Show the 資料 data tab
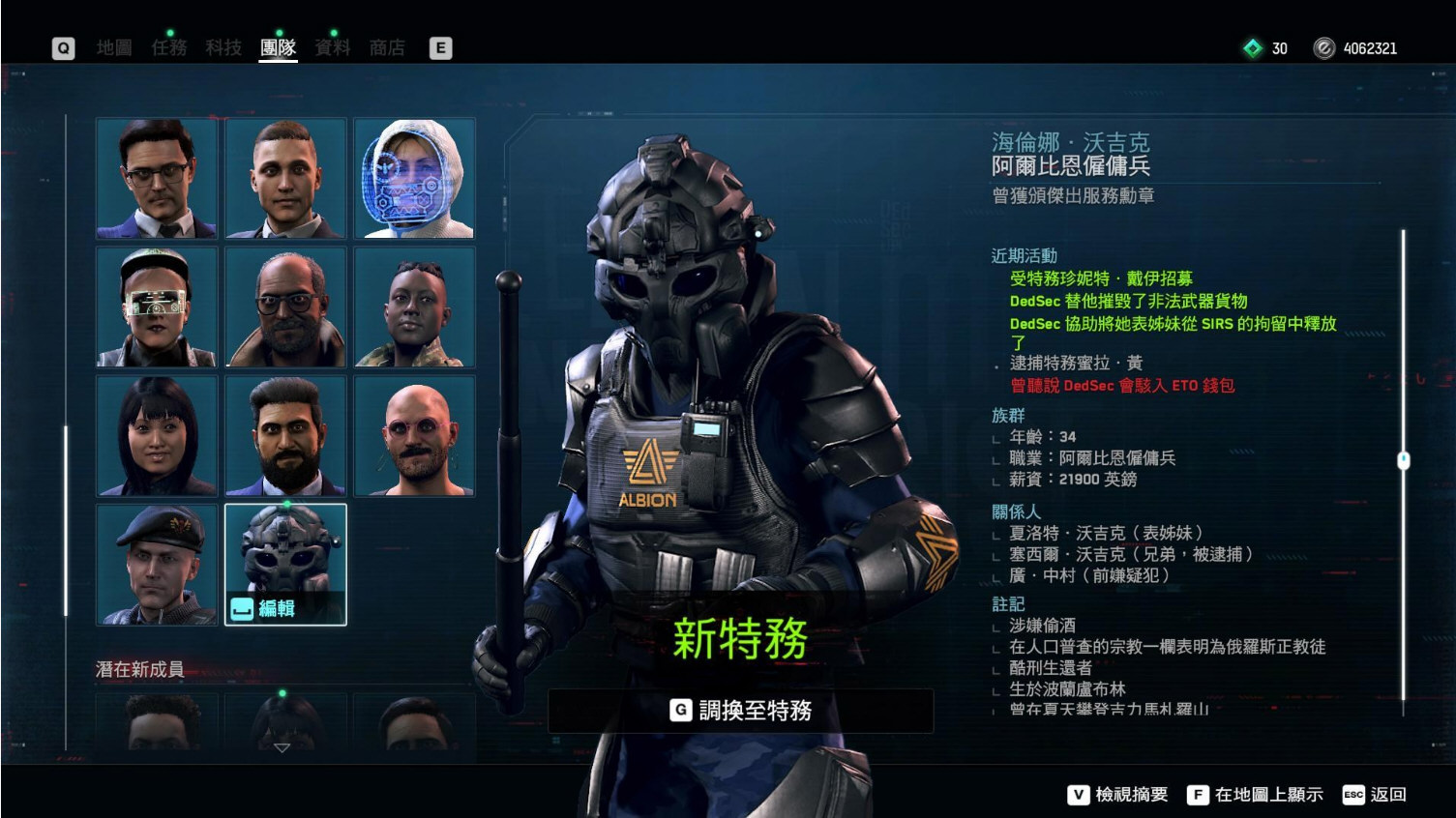The image size is (1456, 818). click(x=333, y=47)
